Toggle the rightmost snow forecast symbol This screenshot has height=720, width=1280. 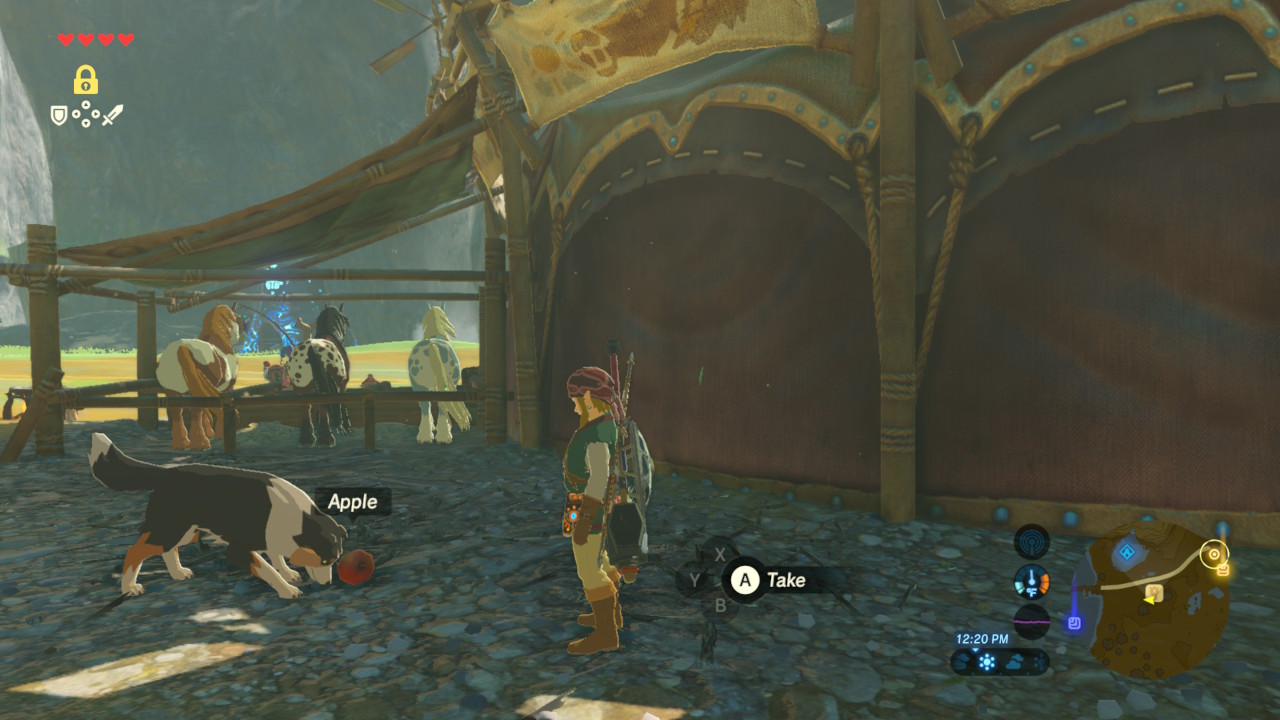coord(1040,660)
